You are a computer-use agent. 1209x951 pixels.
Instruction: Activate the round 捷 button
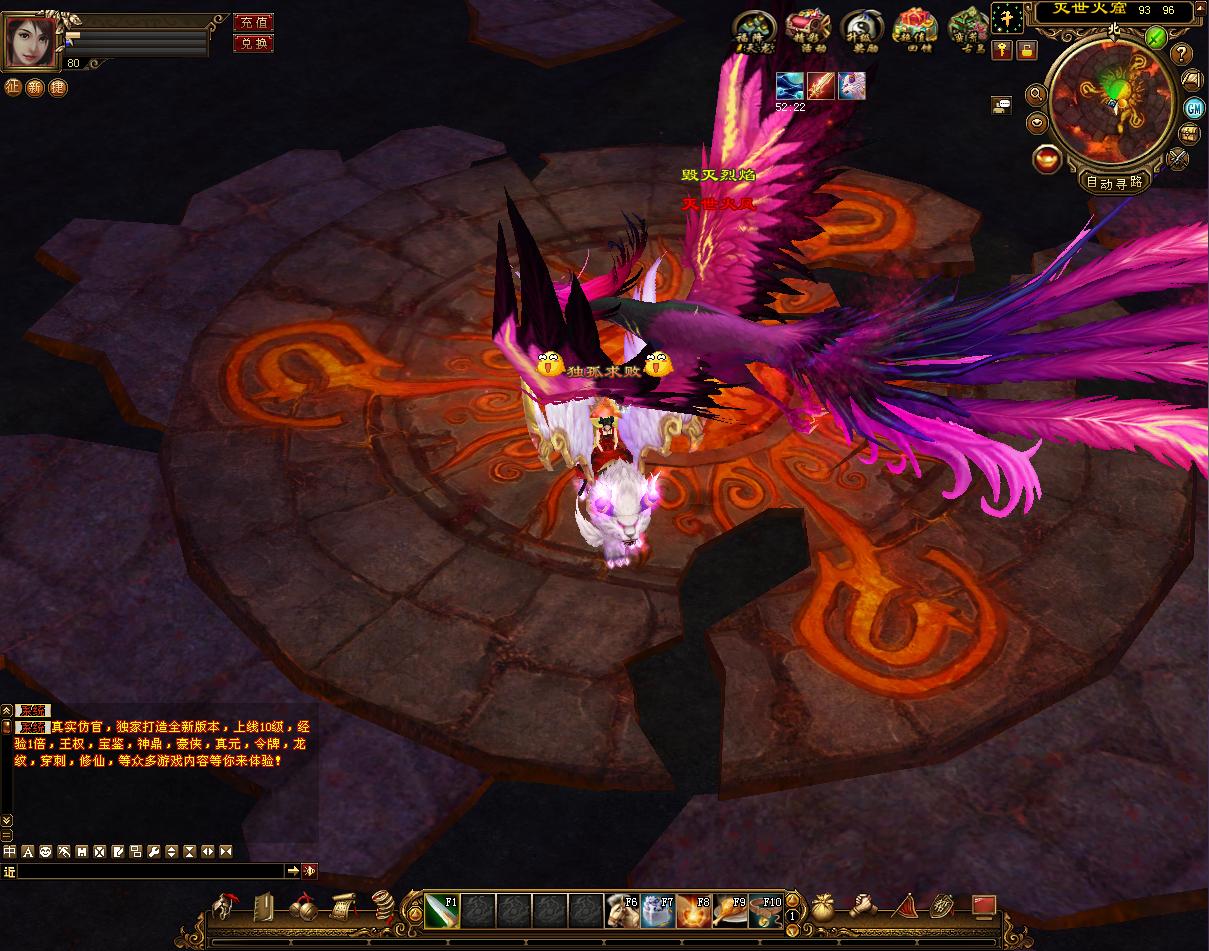coord(58,87)
